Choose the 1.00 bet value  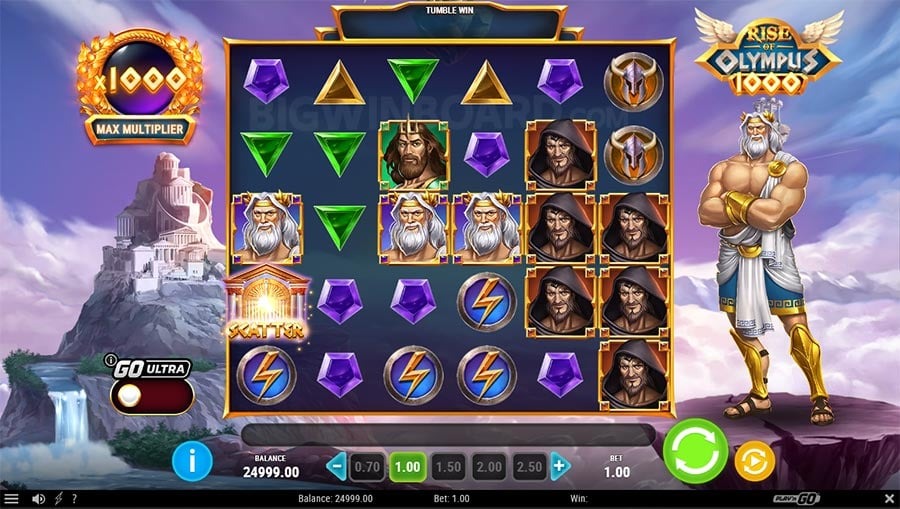click(408, 466)
